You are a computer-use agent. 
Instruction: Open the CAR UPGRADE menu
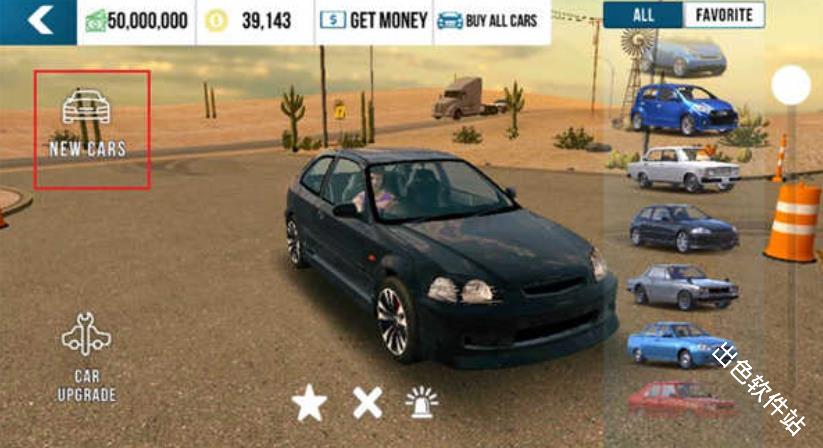coord(87,358)
